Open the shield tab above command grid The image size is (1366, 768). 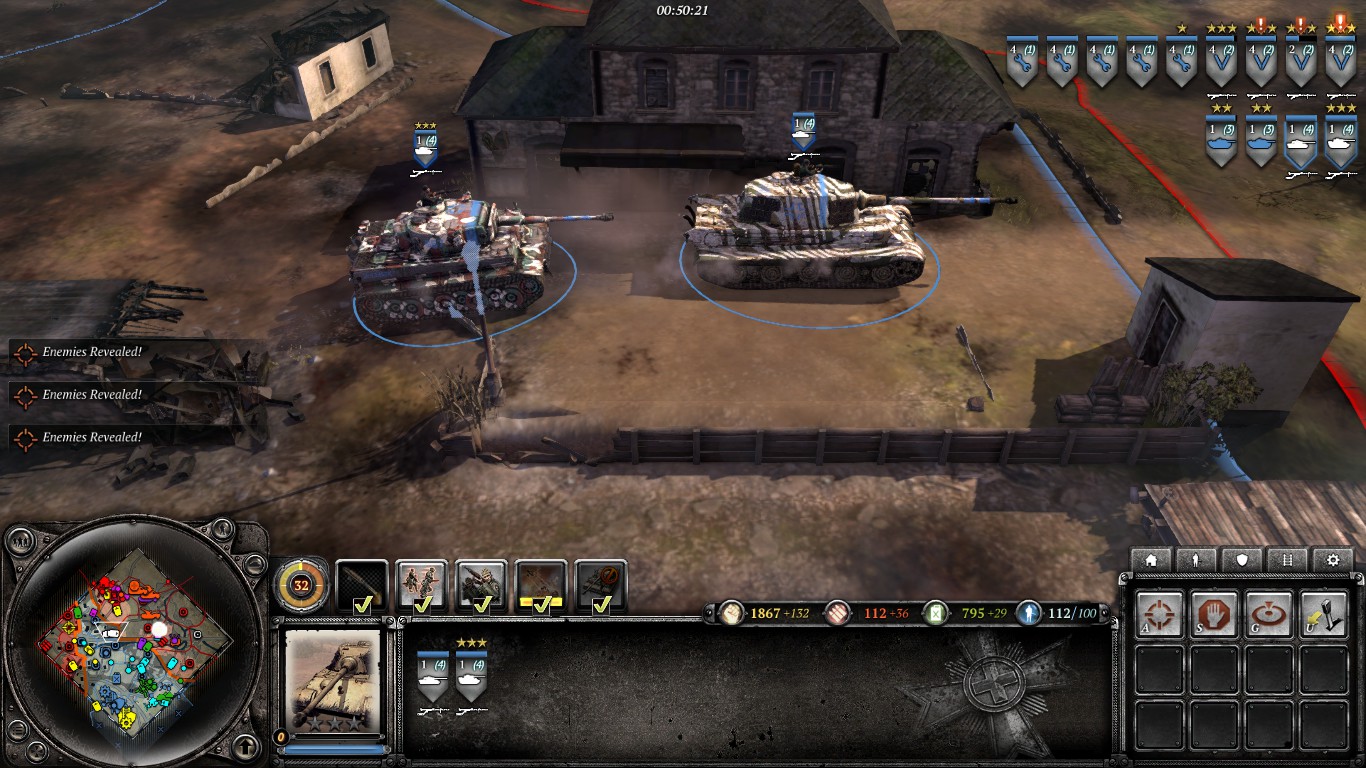1242,560
